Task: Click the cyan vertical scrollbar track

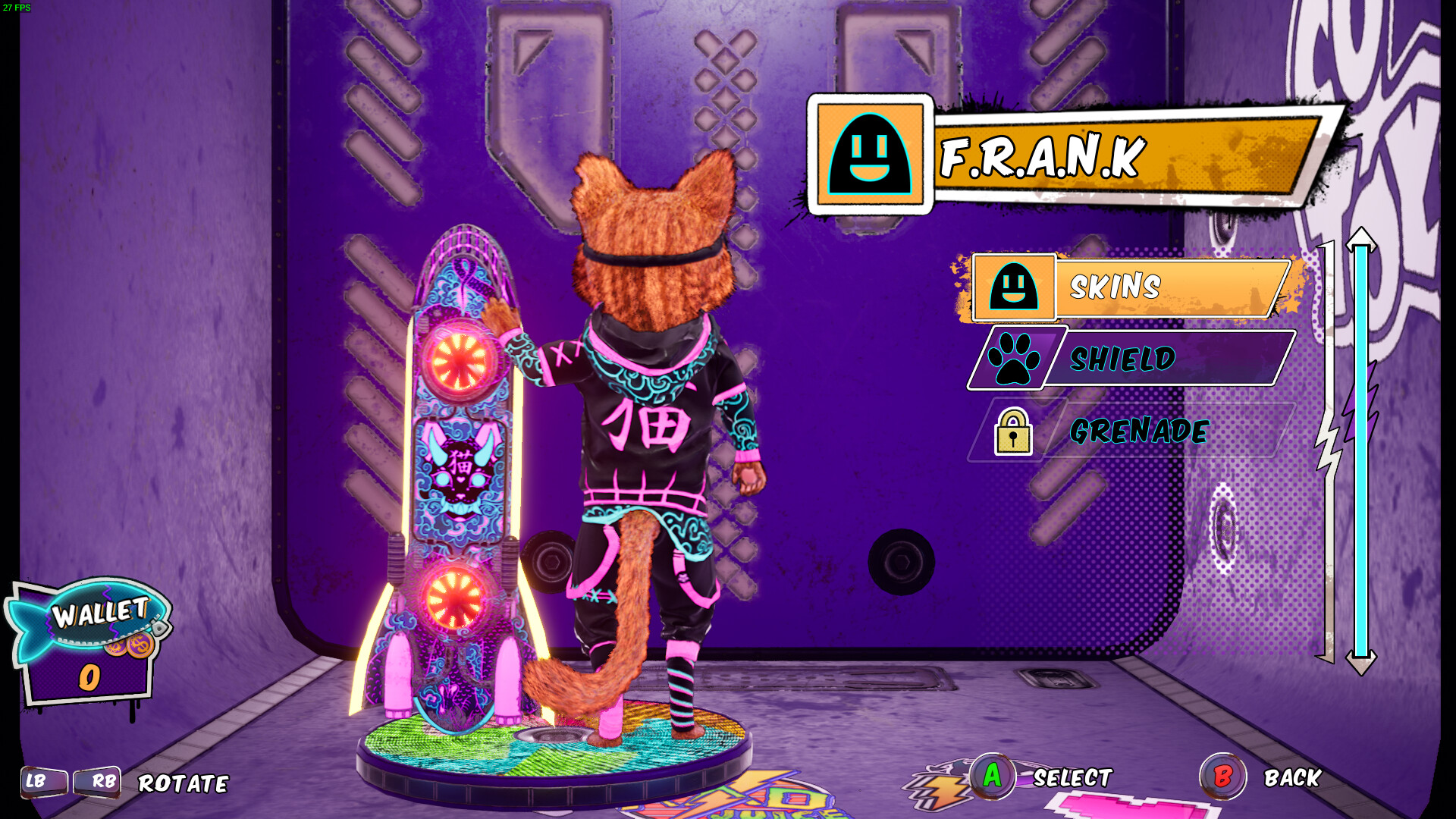Action: (x=1361, y=451)
